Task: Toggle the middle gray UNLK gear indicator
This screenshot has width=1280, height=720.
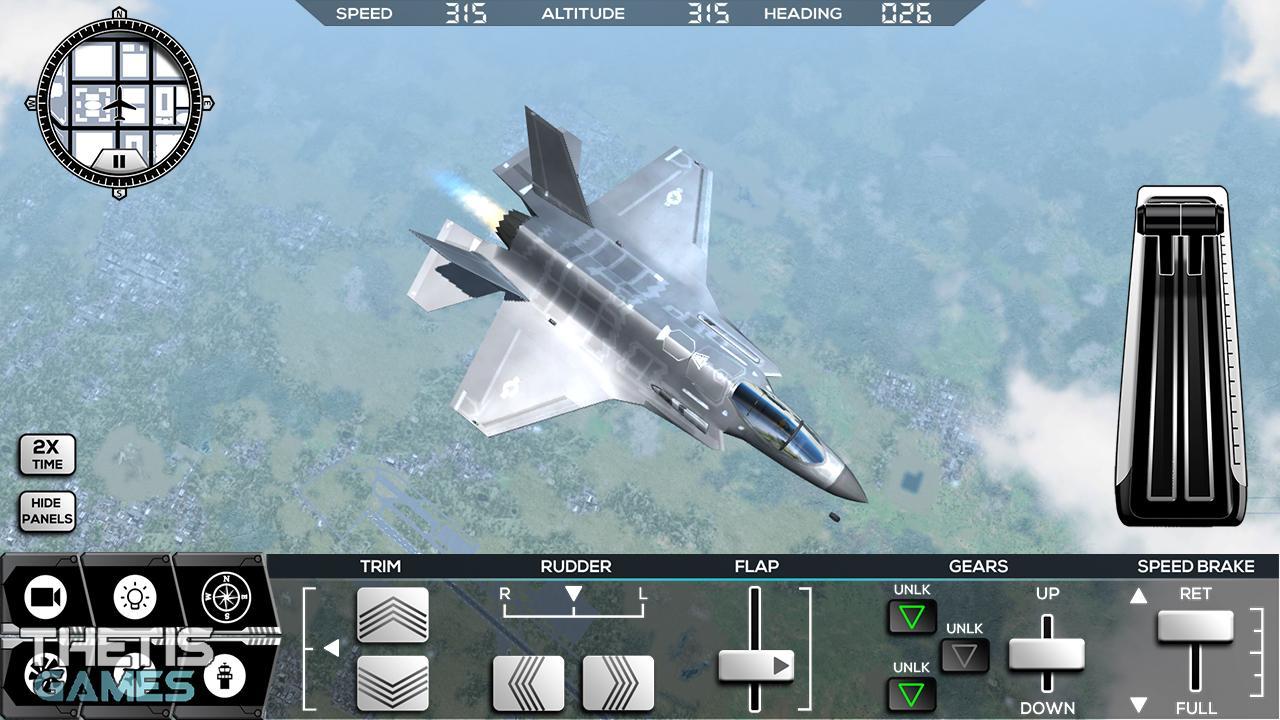Action: (x=962, y=655)
